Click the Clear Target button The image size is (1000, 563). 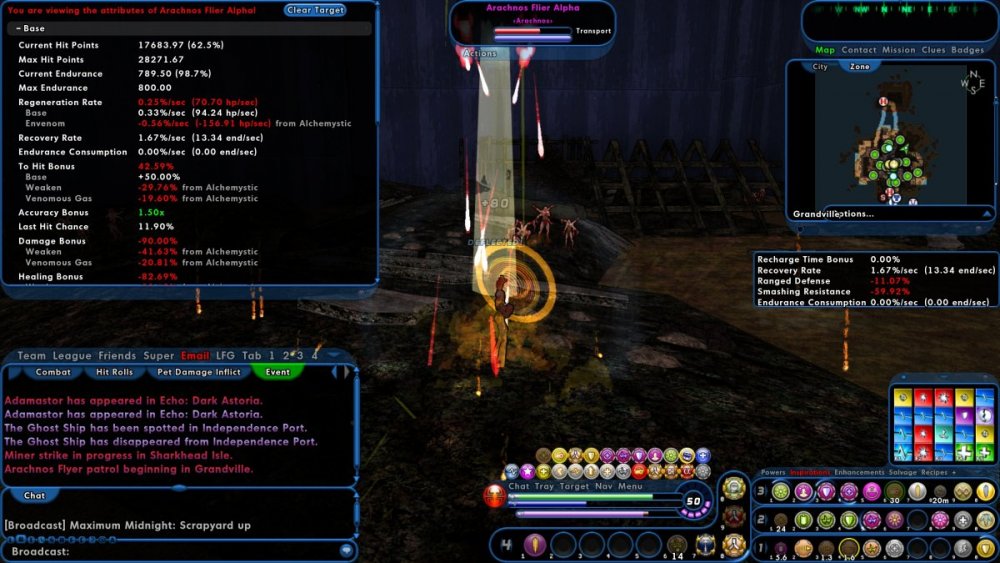click(315, 10)
